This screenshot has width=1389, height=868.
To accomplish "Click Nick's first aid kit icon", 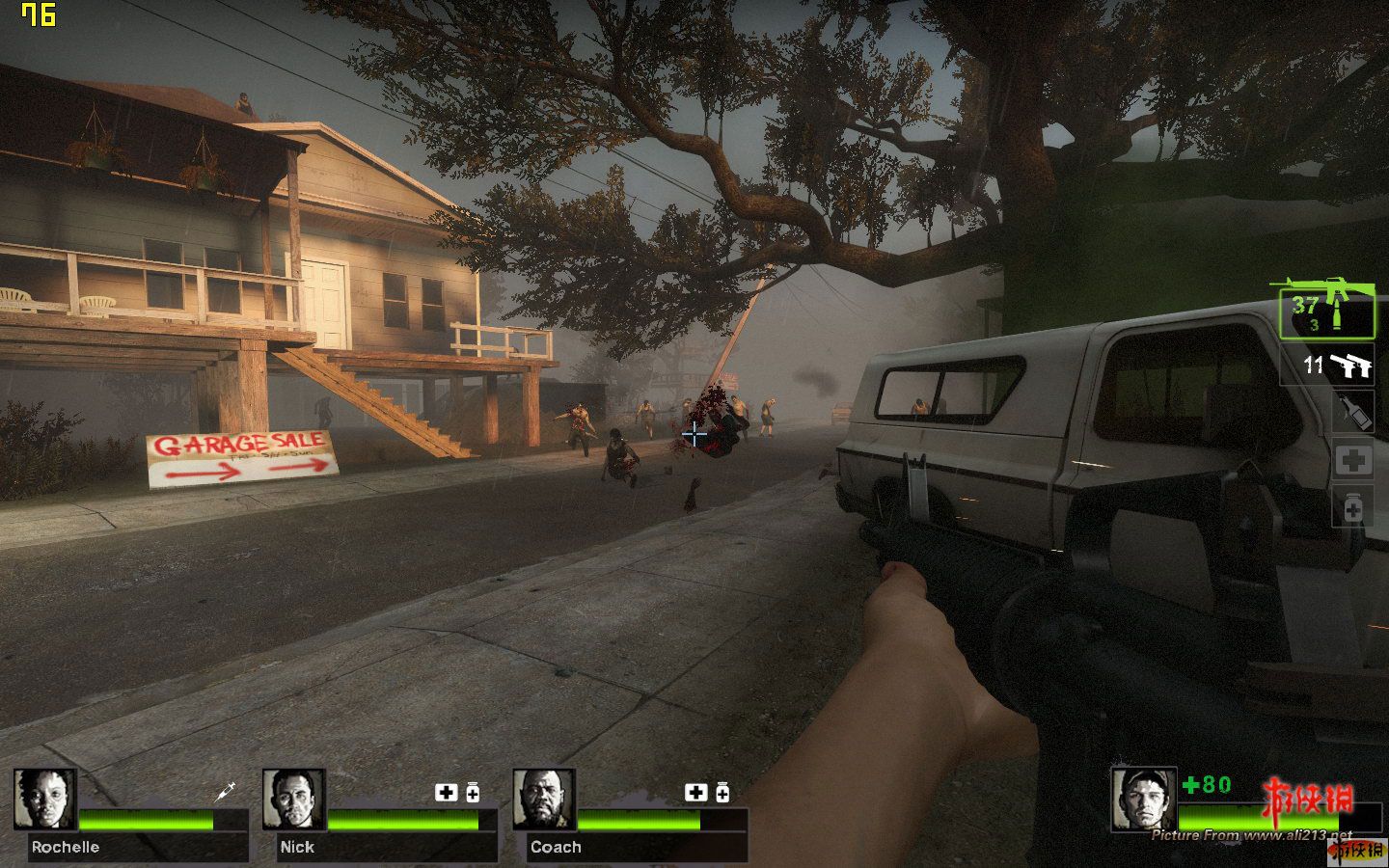I will coord(446,793).
